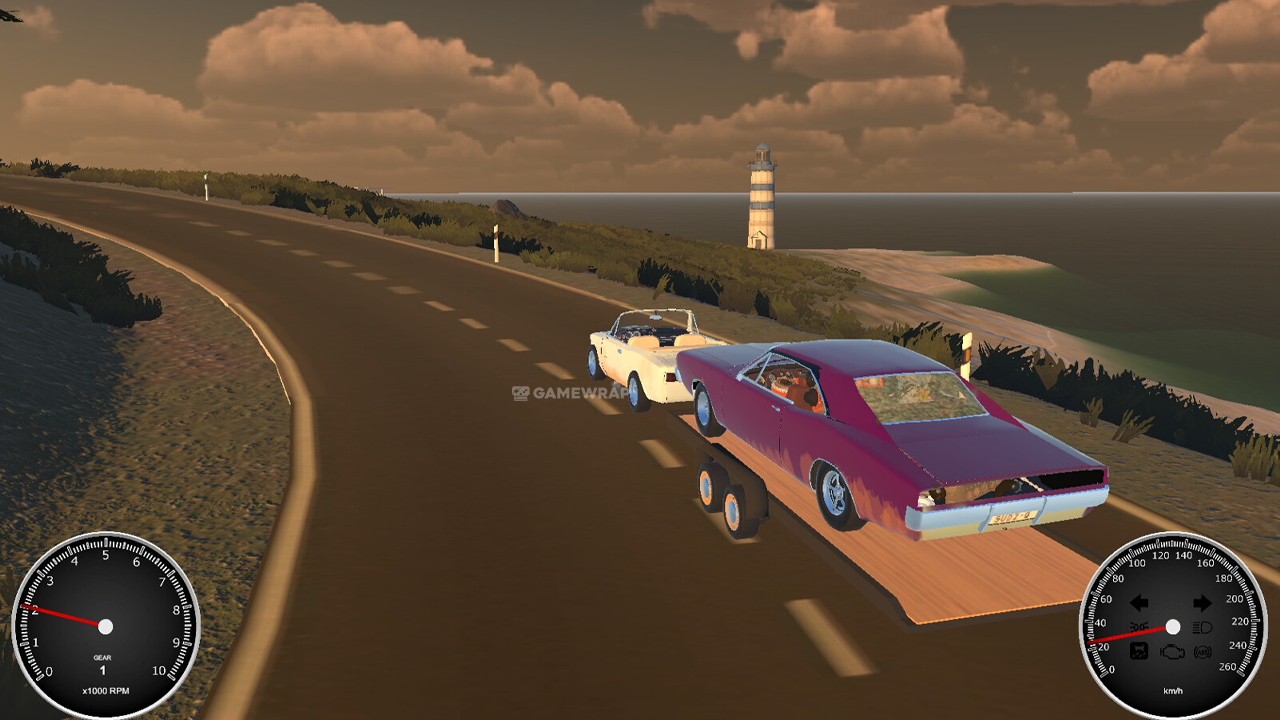Click the left turn signal arrow

tap(1139, 603)
